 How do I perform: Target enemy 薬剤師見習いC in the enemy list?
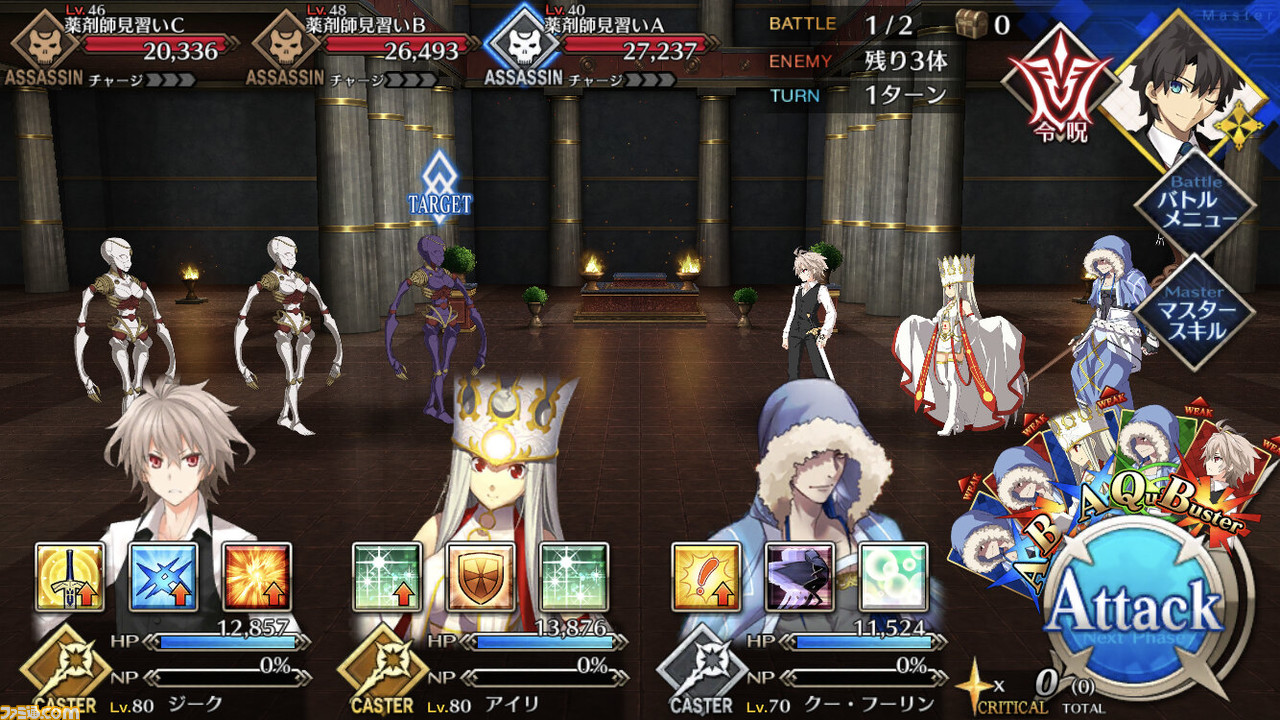118,44
